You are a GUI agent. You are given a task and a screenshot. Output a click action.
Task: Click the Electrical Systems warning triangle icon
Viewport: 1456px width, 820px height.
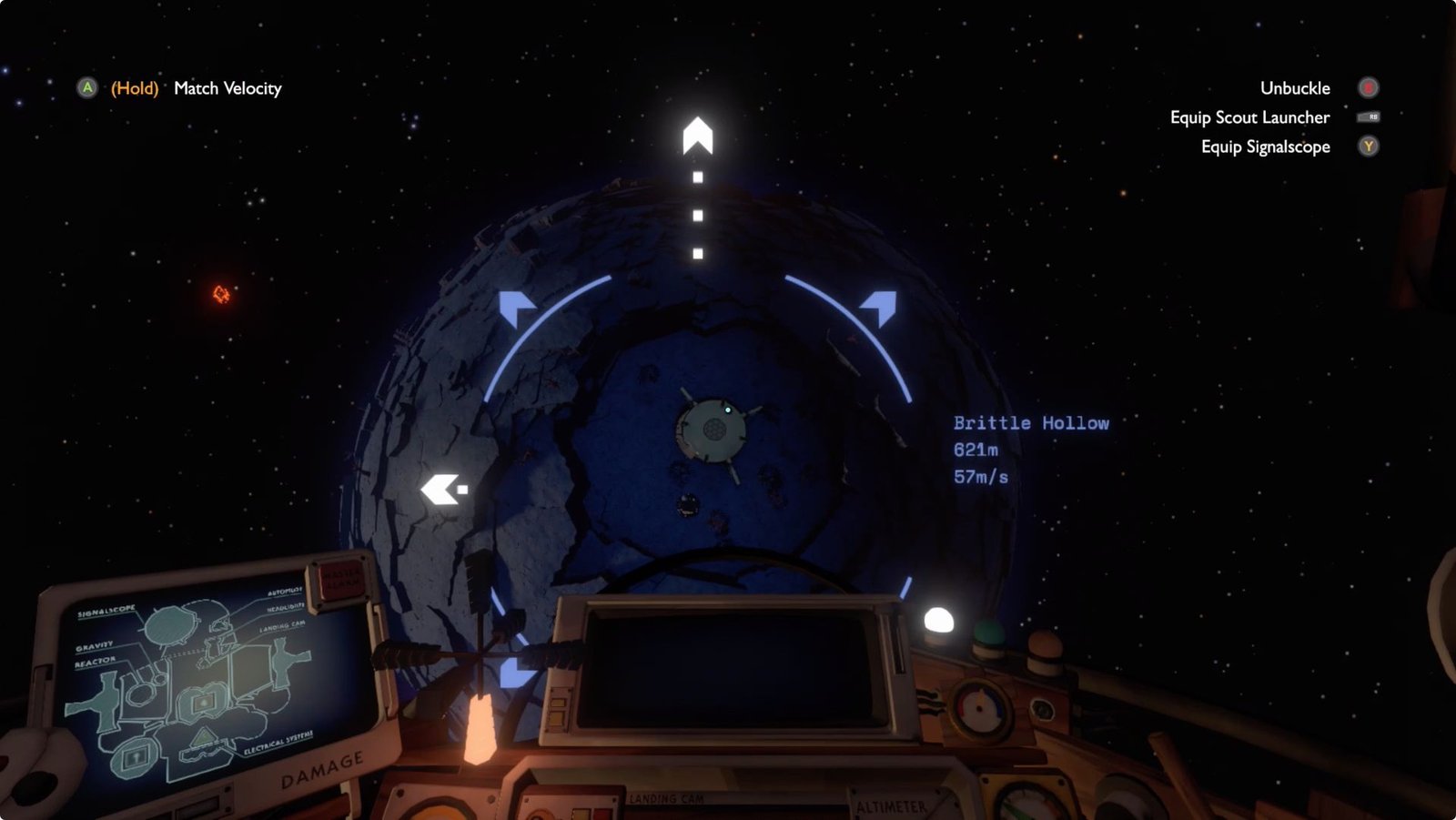[x=202, y=739]
